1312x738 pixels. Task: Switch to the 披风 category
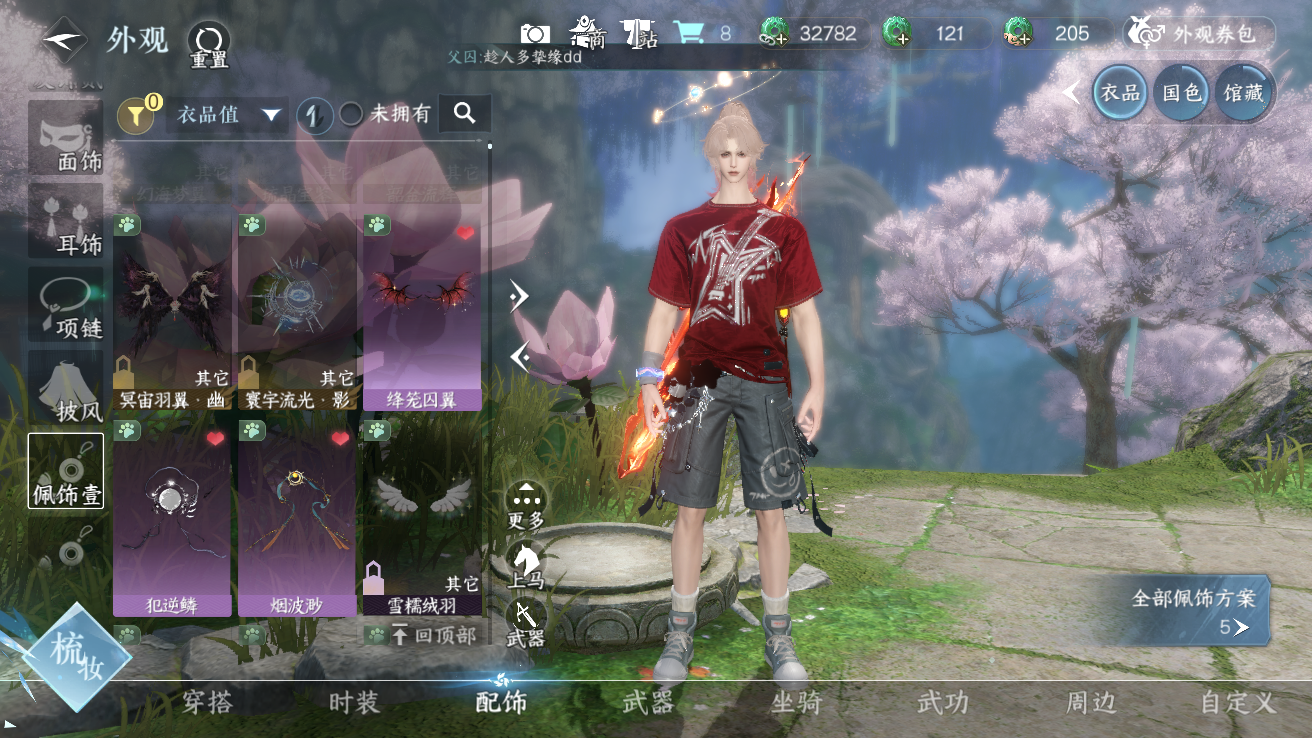click(x=66, y=387)
